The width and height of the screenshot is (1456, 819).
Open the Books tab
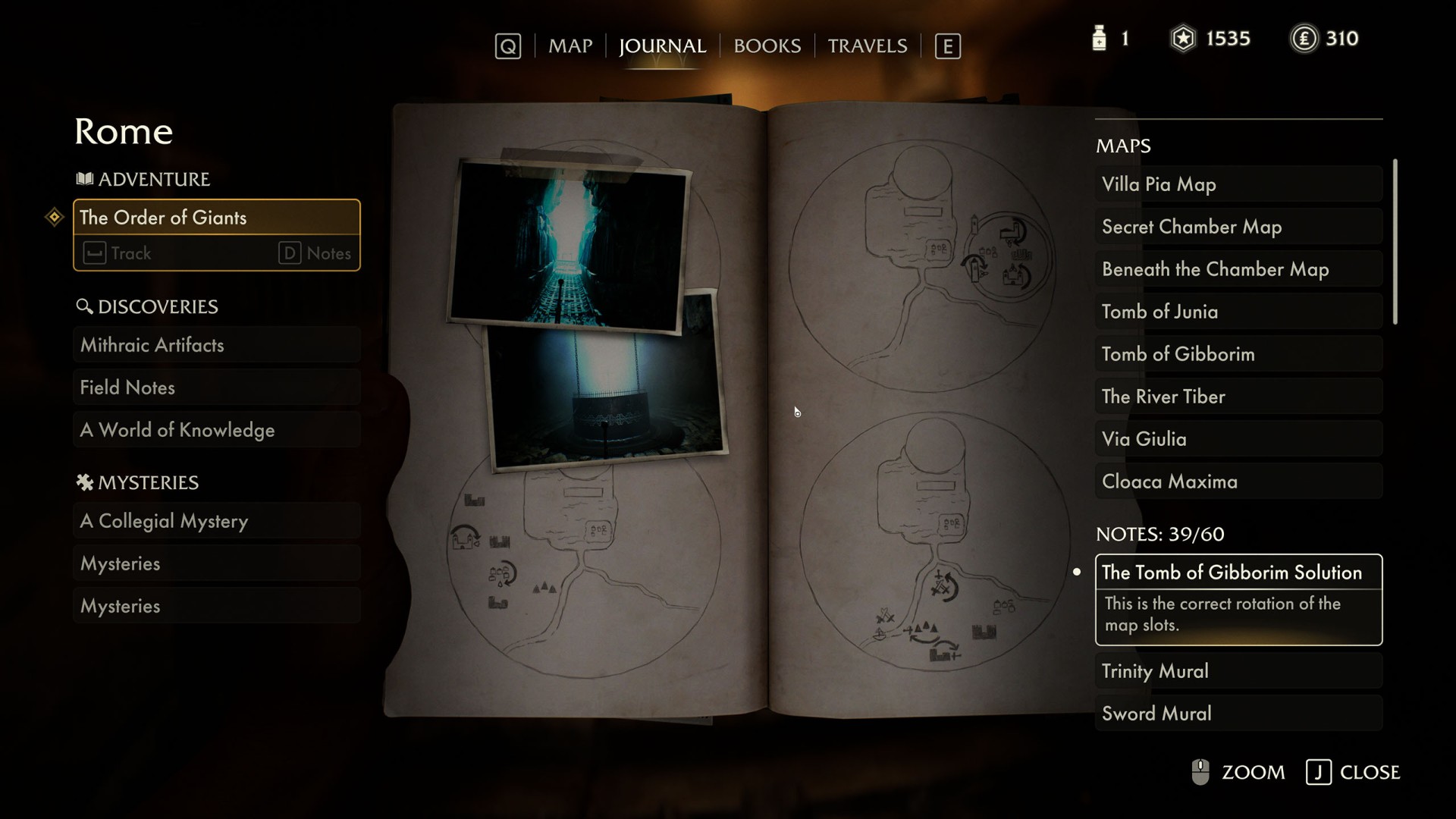tap(767, 46)
